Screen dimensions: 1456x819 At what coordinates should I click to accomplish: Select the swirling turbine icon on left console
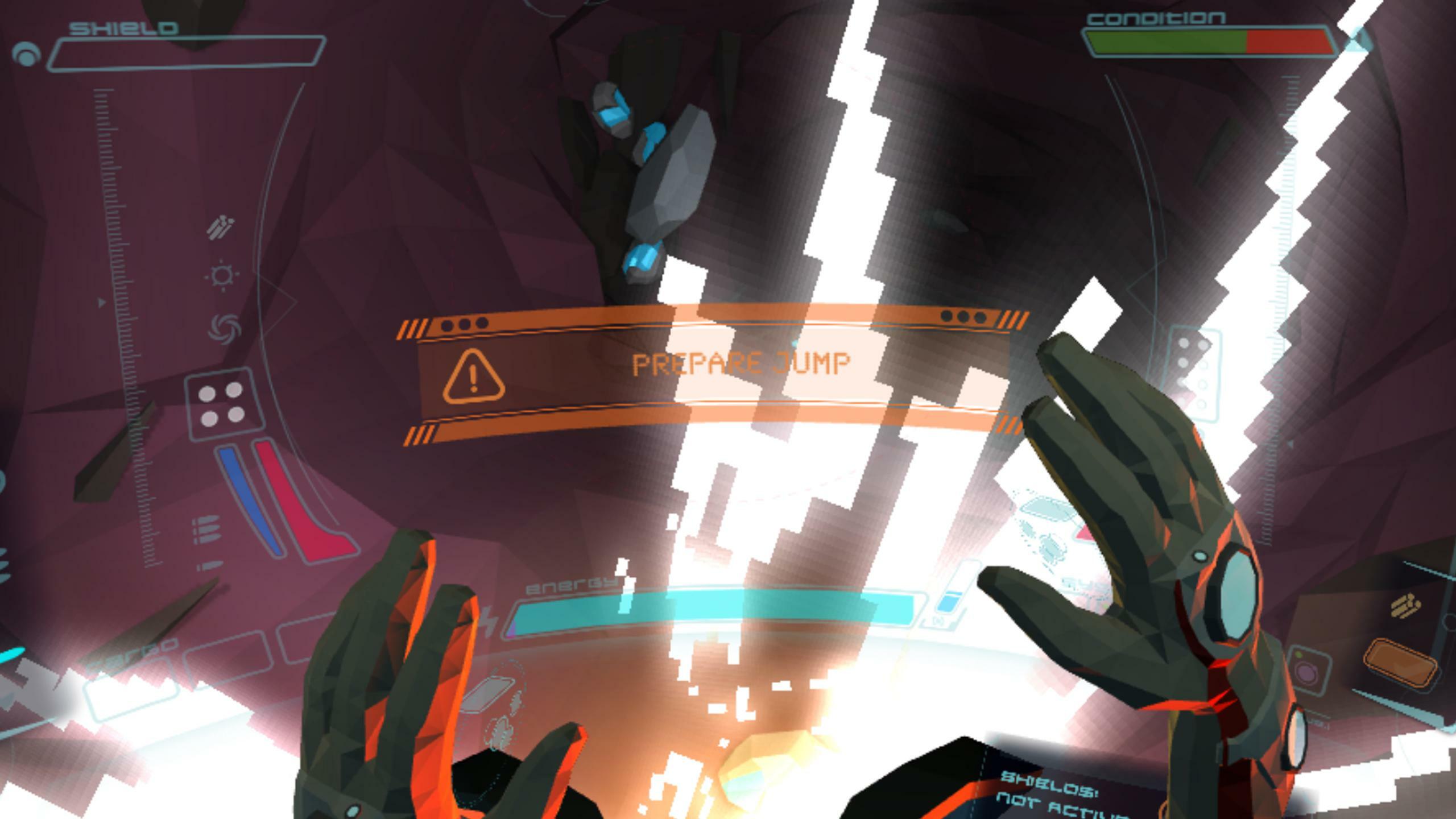pyautogui.click(x=224, y=329)
